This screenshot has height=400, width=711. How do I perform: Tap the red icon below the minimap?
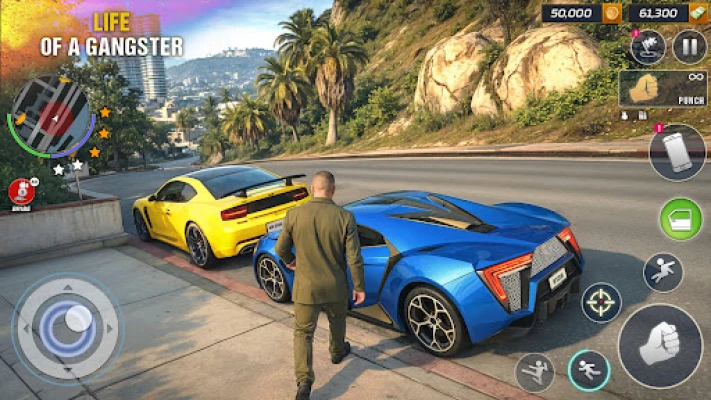pos(21,191)
